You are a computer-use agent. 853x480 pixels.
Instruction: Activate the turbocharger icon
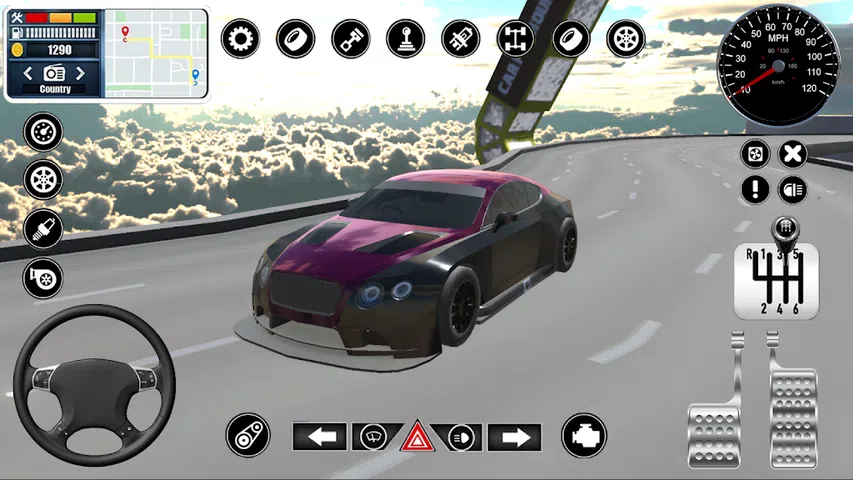[x=43, y=277]
